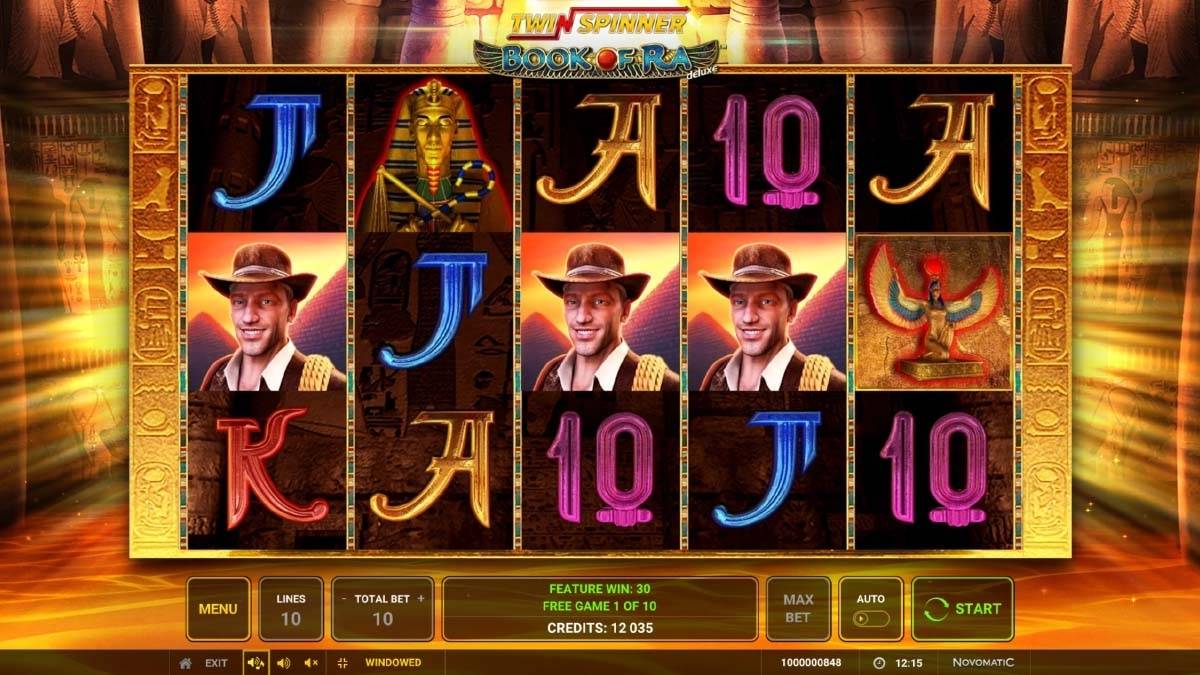Exit the game via EXIT
1200x675 pixels.
[216, 663]
